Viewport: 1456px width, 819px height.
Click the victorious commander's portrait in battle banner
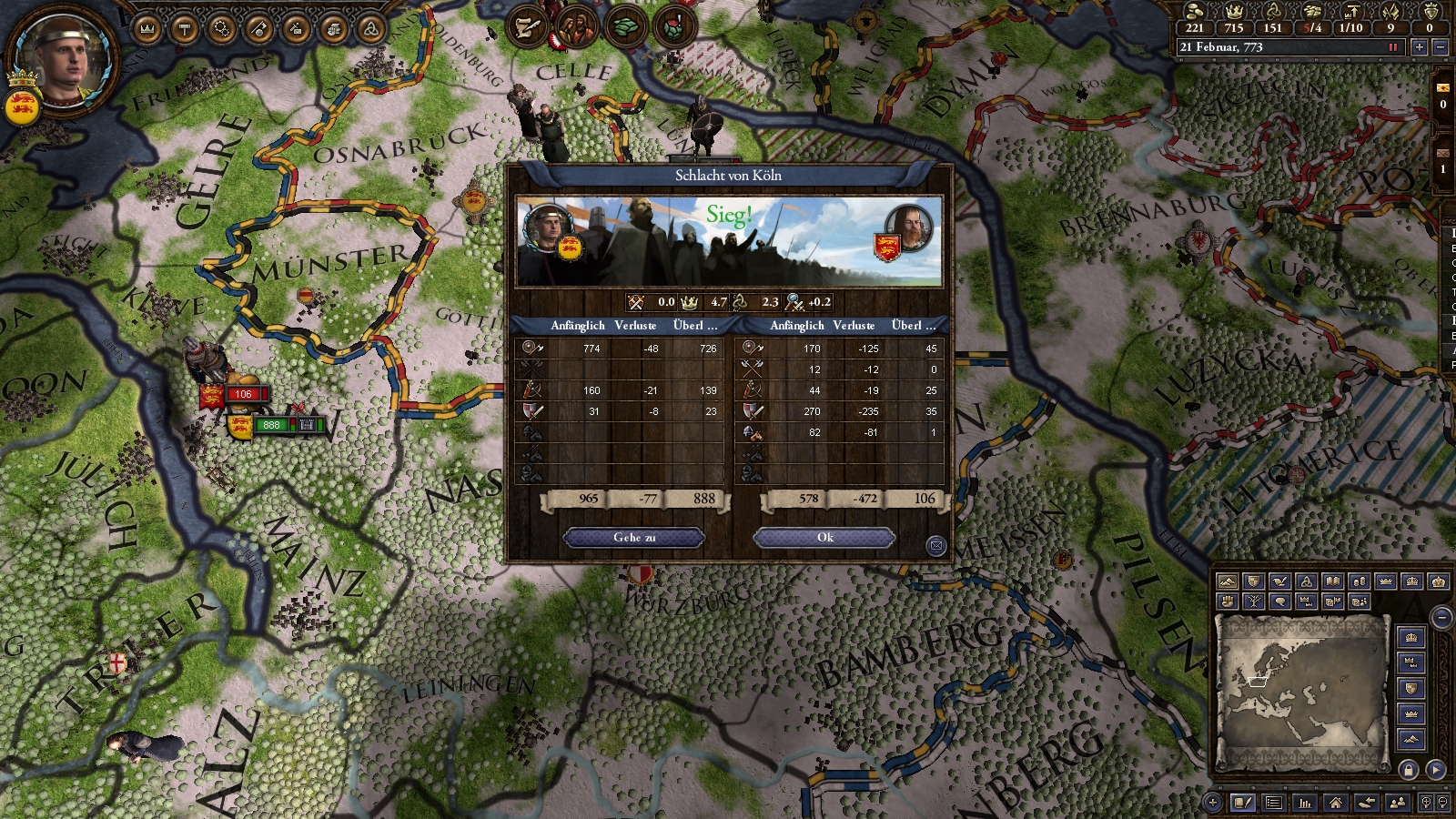pos(549,227)
